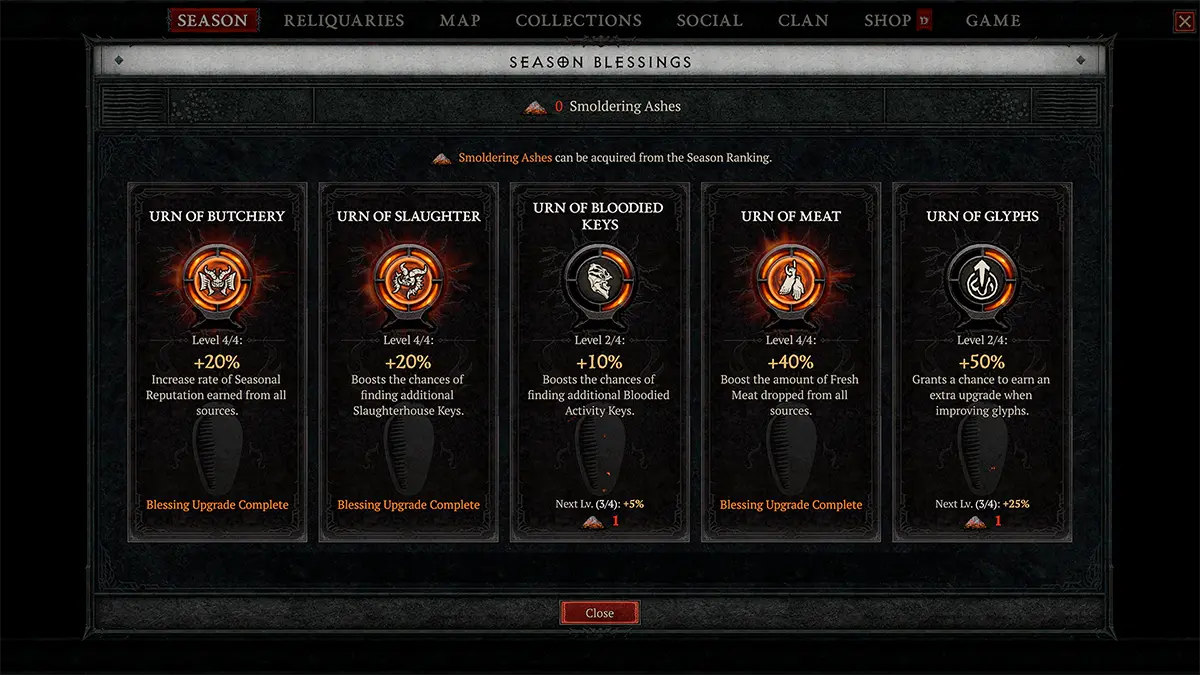Switch to the Social tab

(709, 20)
